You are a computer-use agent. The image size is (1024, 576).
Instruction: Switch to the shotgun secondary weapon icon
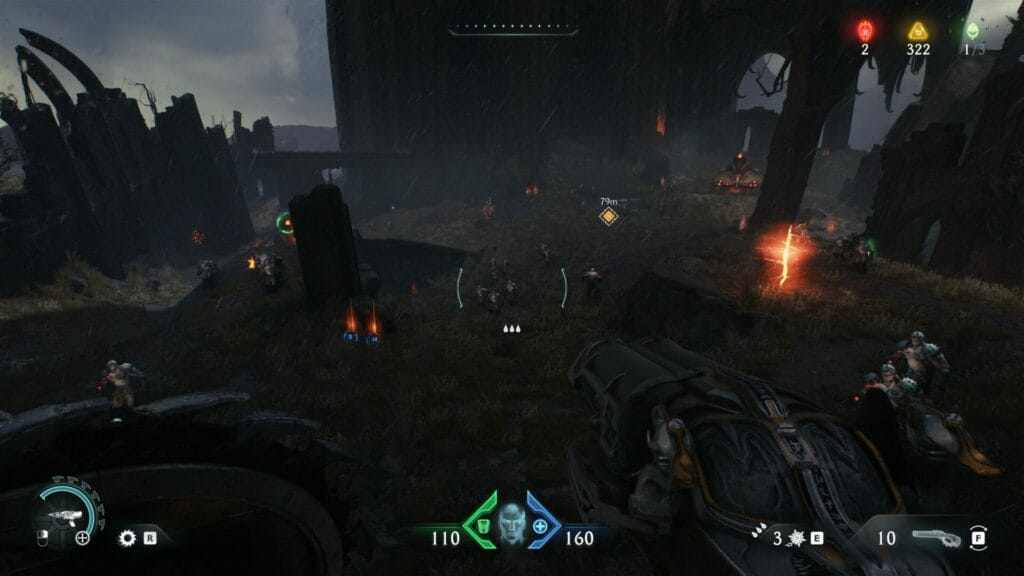(x=936, y=538)
